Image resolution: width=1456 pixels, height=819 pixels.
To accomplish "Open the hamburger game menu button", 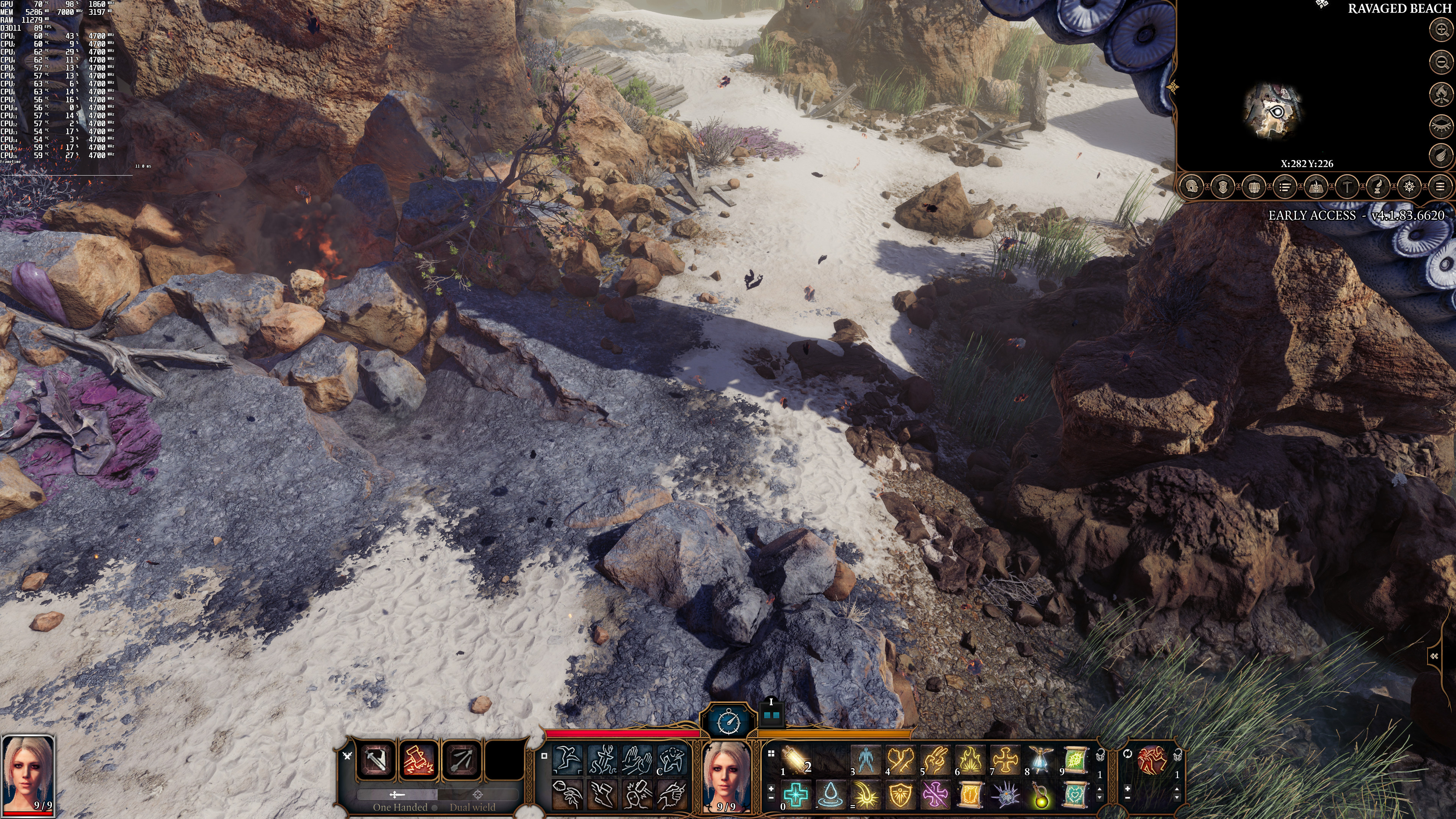I will (1440, 187).
